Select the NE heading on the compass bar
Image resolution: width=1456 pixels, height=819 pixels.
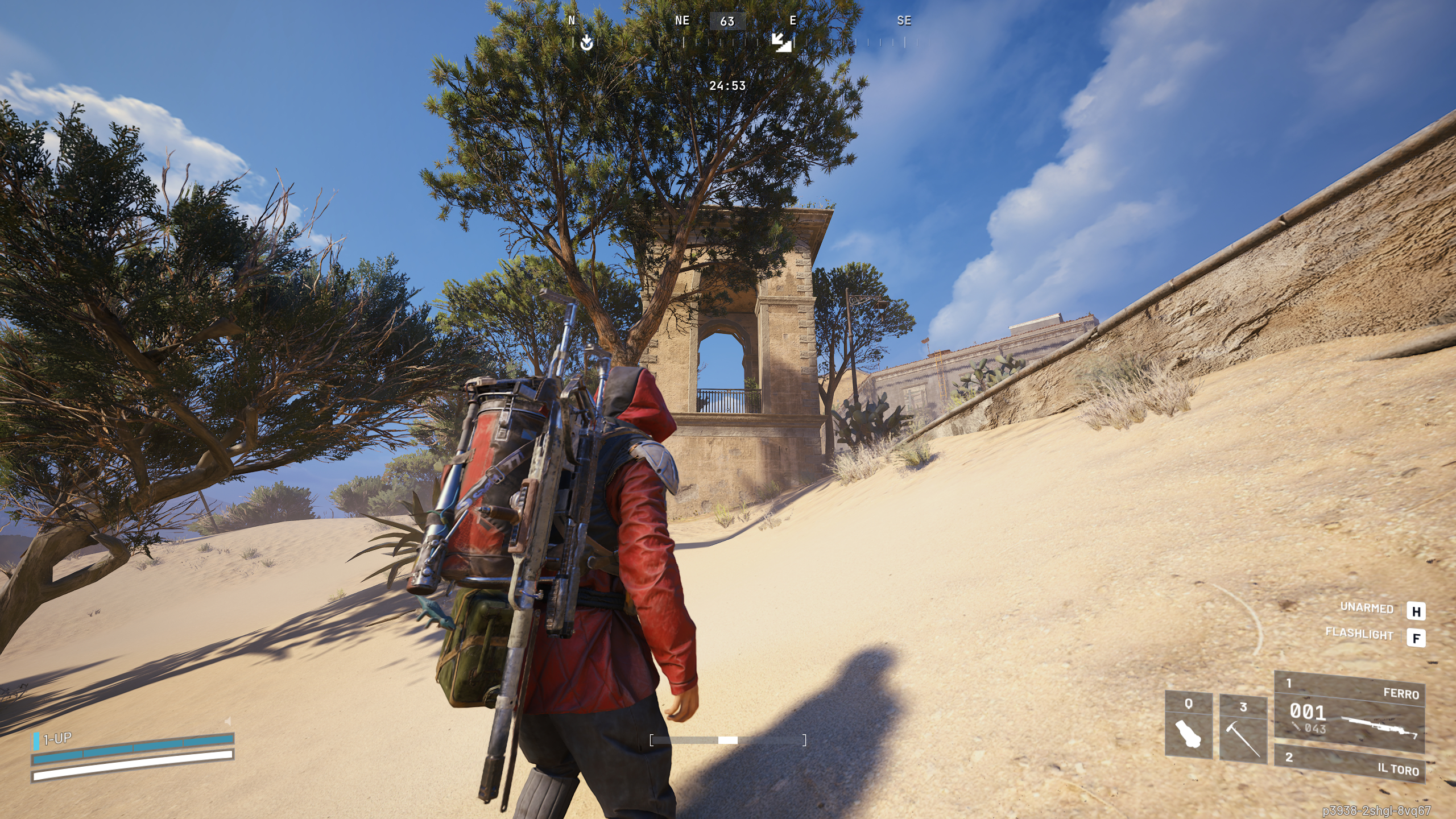pos(682,21)
